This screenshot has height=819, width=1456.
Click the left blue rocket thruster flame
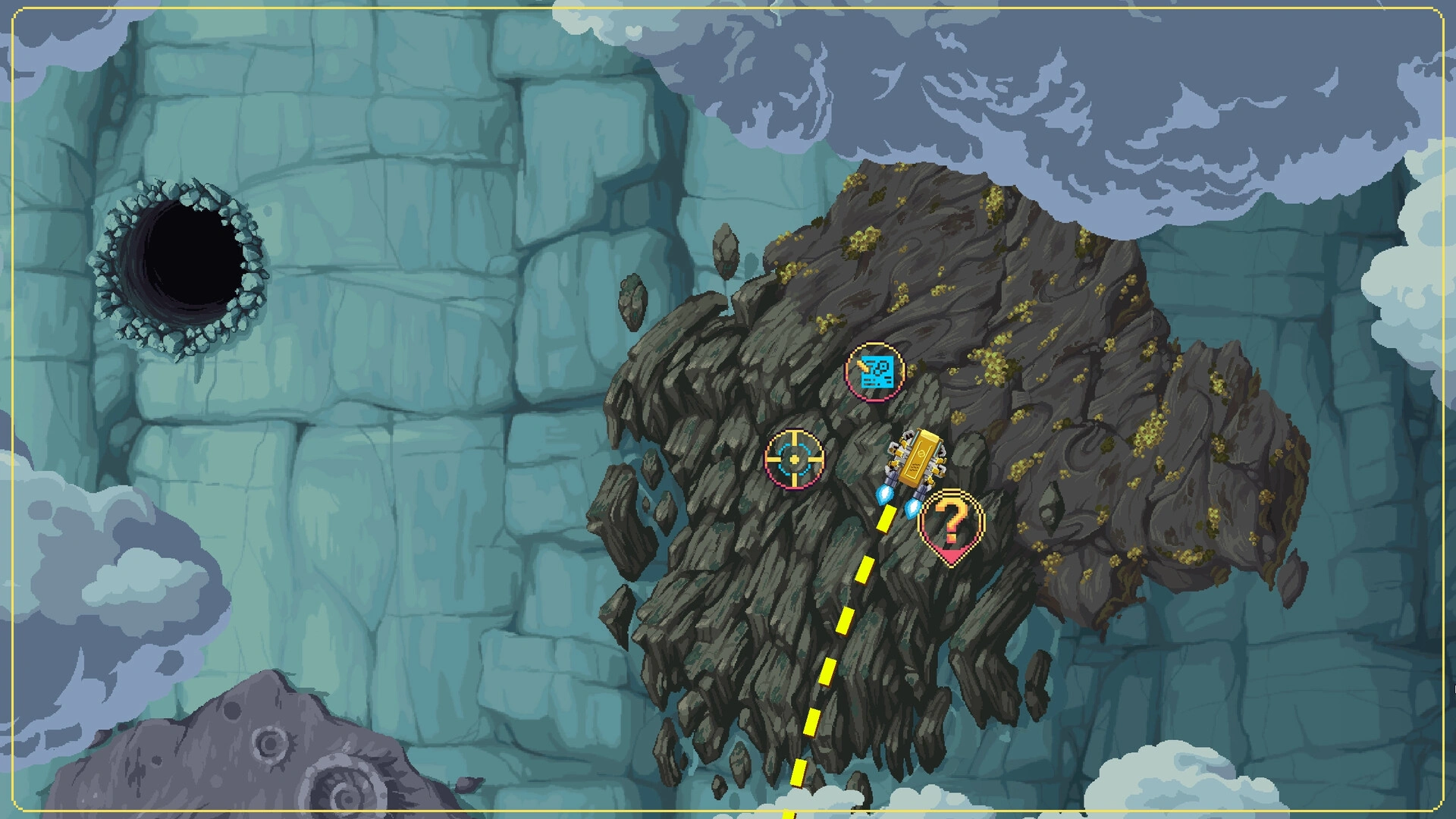pos(884,495)
